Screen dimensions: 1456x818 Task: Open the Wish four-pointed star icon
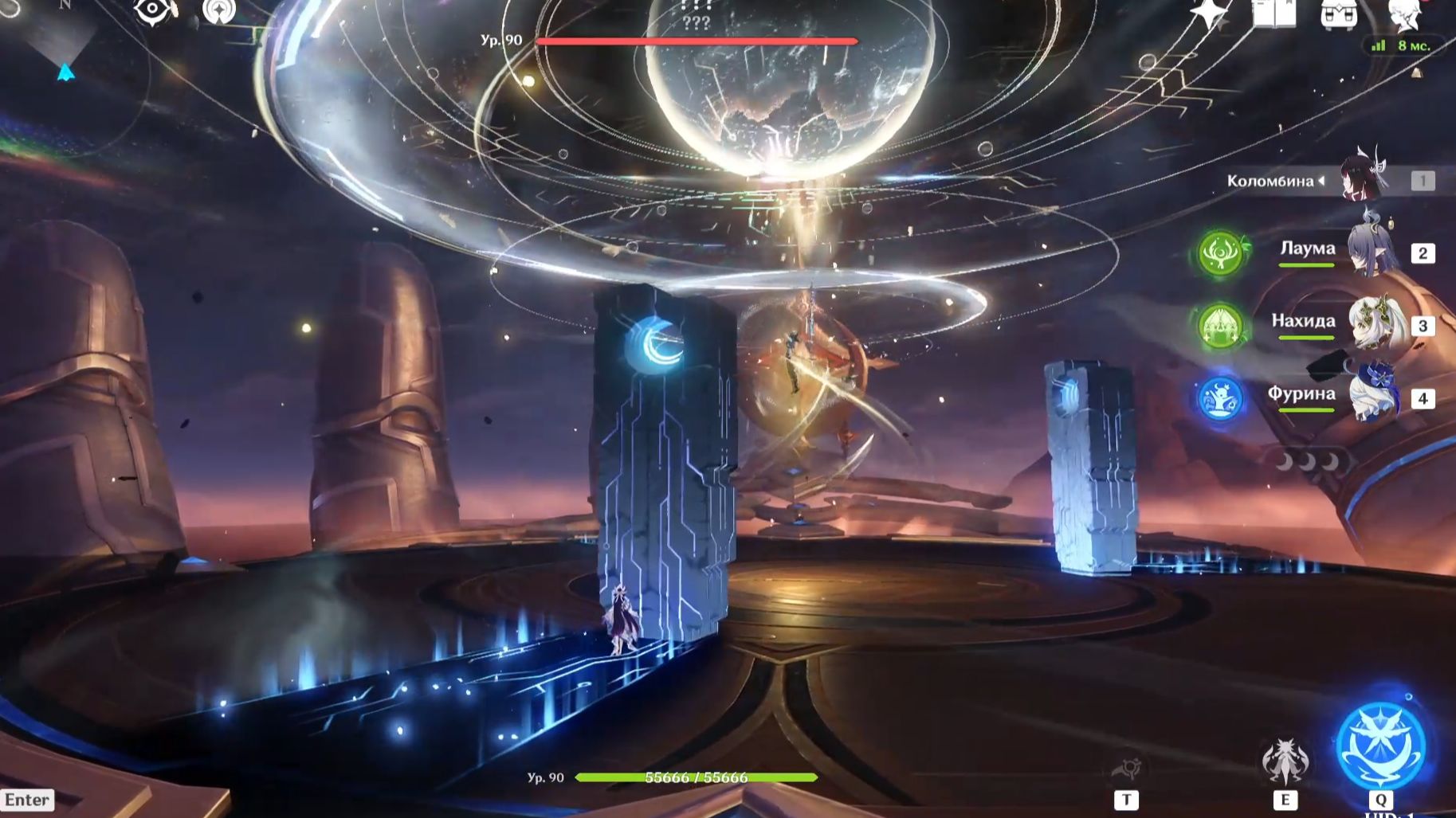click(x=1208, y=13)
